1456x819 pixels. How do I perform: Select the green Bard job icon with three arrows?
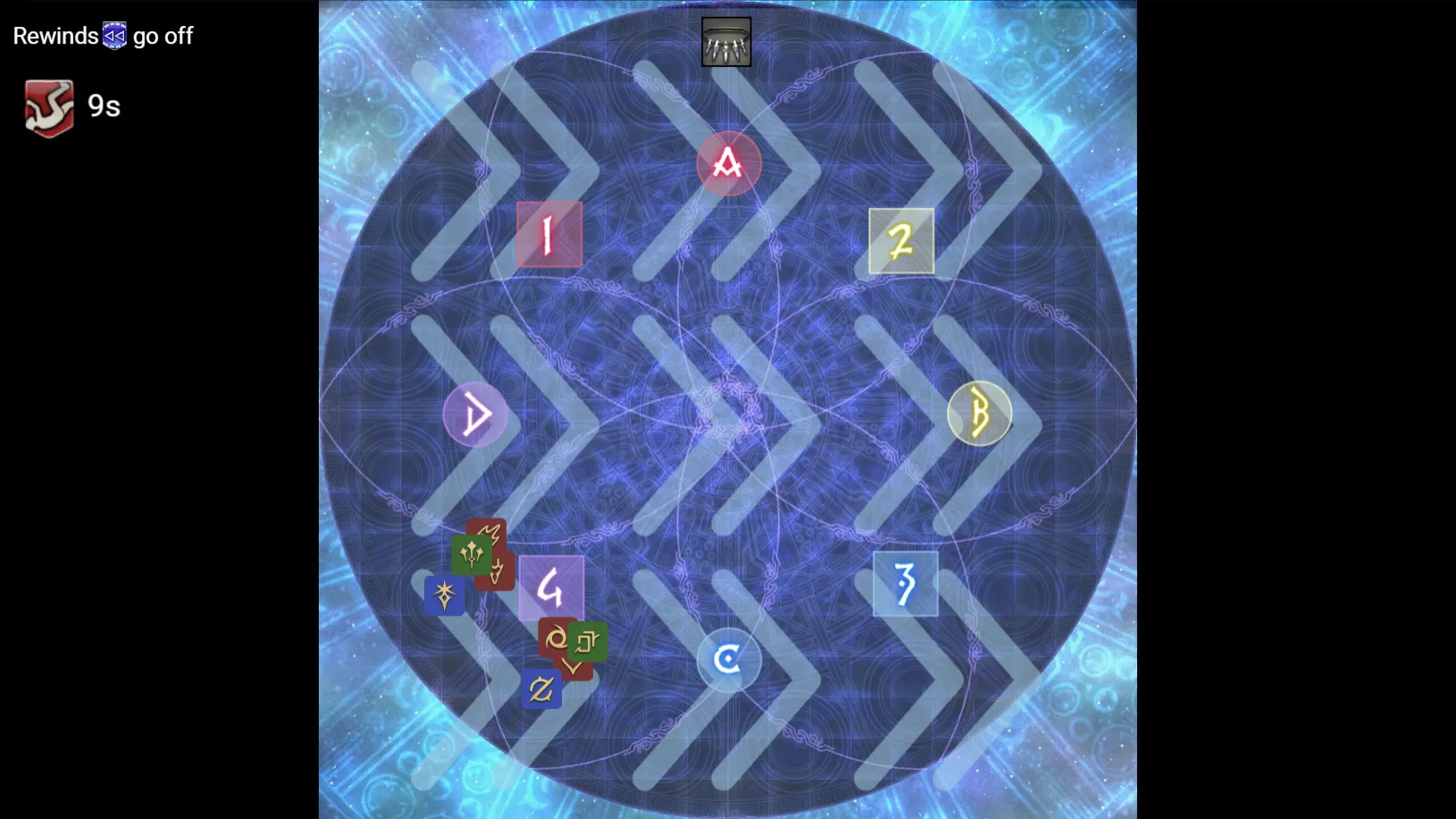471,556
